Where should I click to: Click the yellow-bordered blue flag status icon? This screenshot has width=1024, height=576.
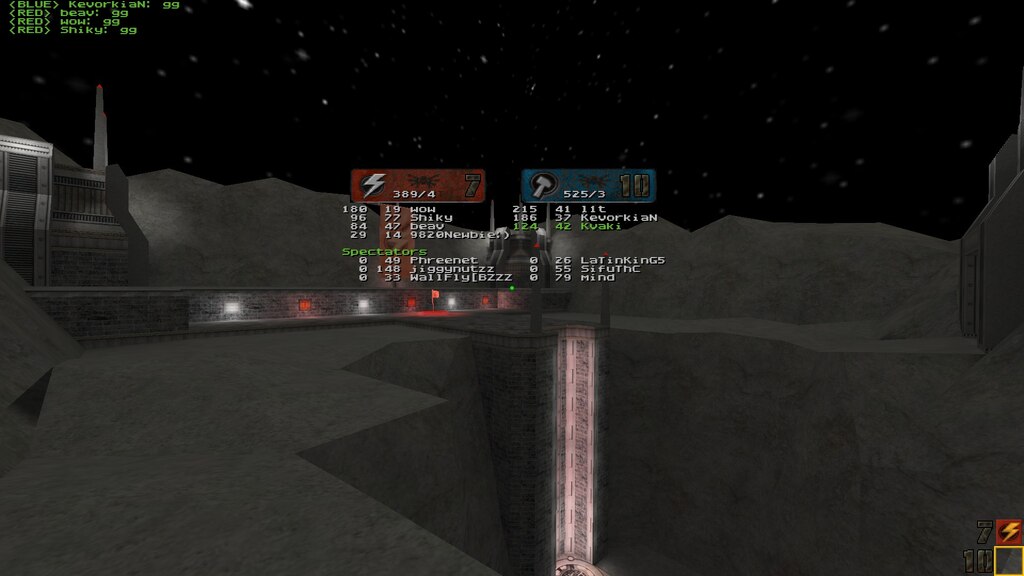coord(1008,561)
